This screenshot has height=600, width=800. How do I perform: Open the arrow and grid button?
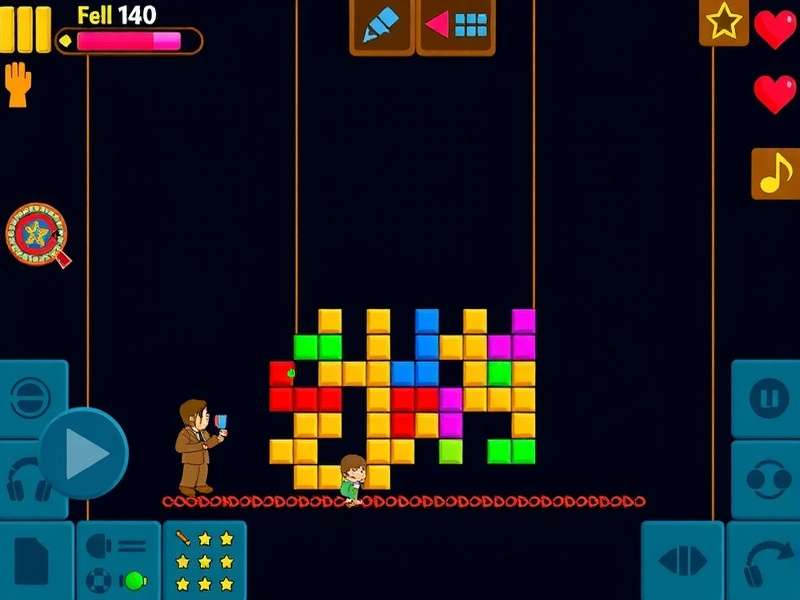coord(456,26)
